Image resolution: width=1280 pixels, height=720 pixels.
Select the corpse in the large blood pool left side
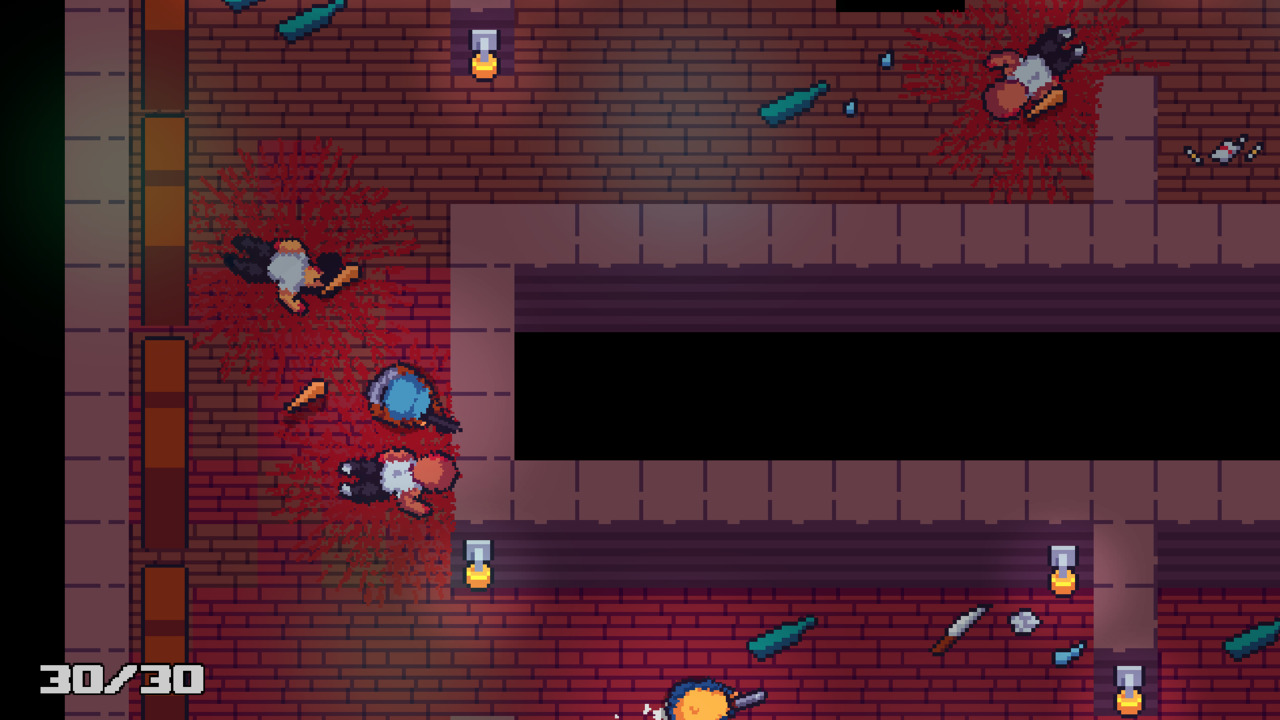[290, 270]
